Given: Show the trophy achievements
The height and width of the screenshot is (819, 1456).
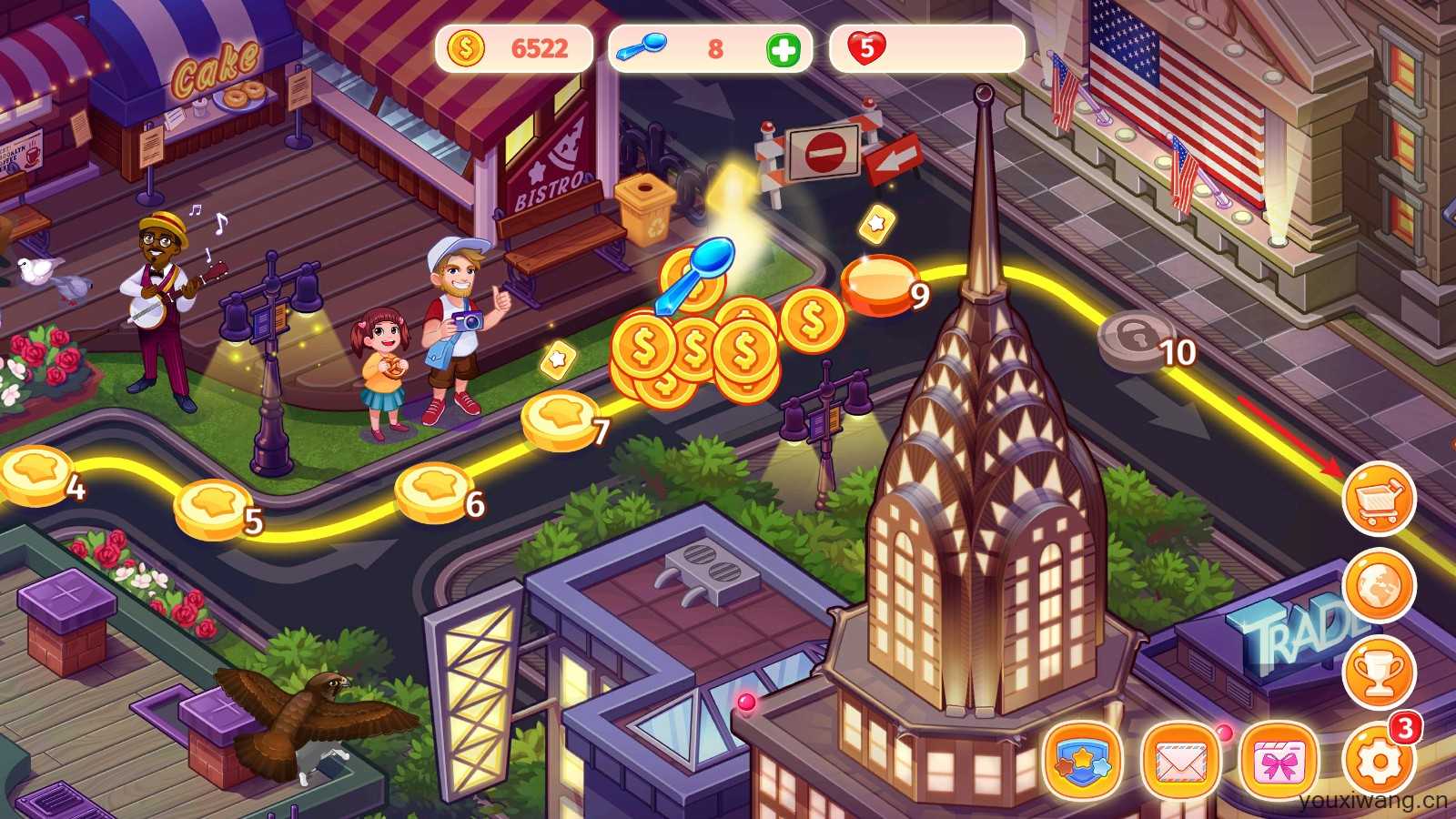Looking at the screenshot, I should pos(1380,672).
